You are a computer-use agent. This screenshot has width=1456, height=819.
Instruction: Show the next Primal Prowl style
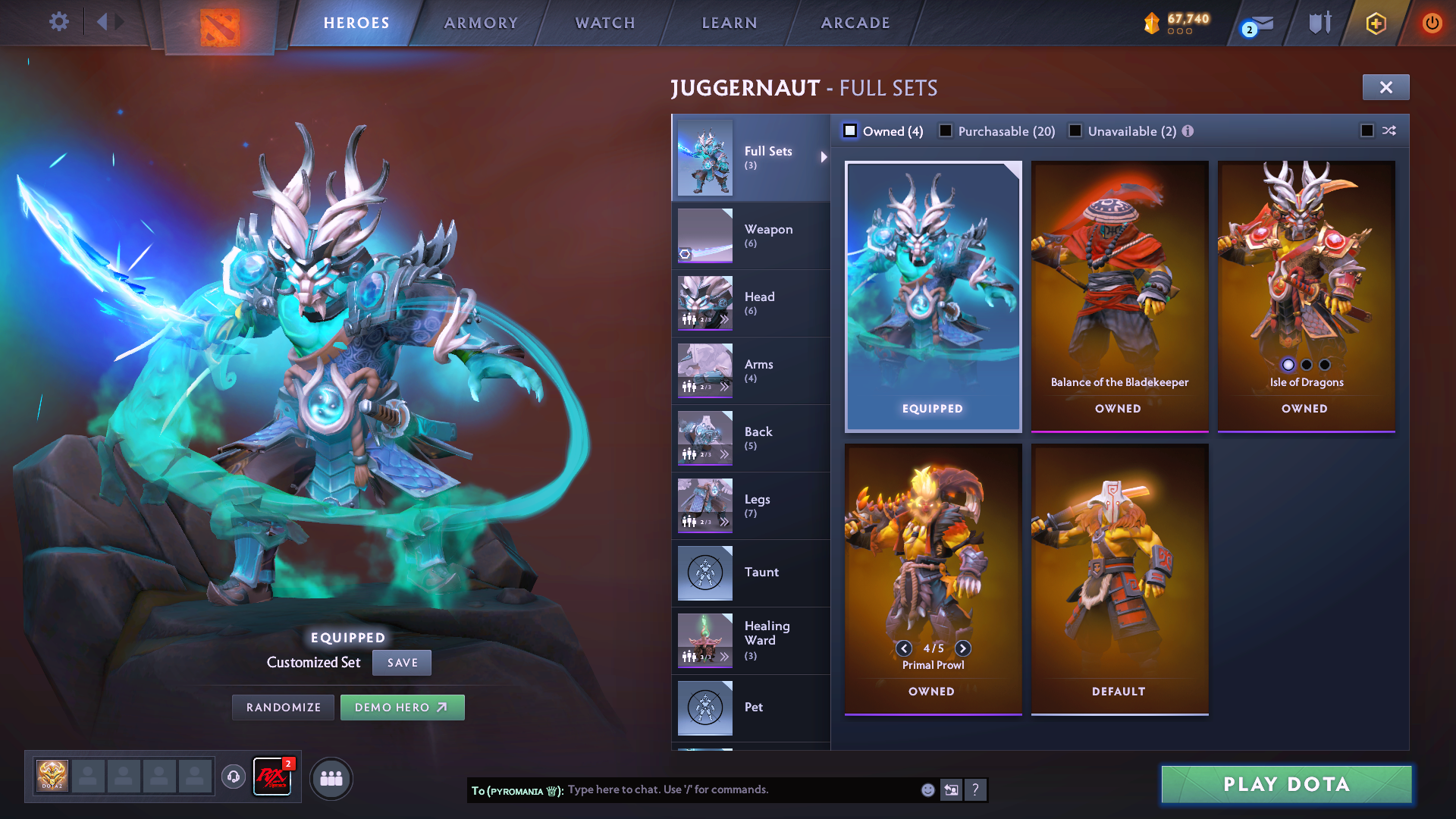pyautogui.click(x=963, y=648)
